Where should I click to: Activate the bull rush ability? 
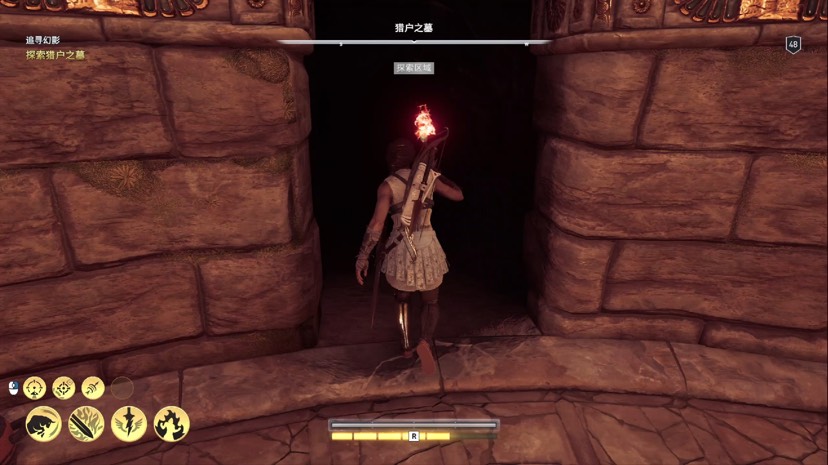pos(43,424)
